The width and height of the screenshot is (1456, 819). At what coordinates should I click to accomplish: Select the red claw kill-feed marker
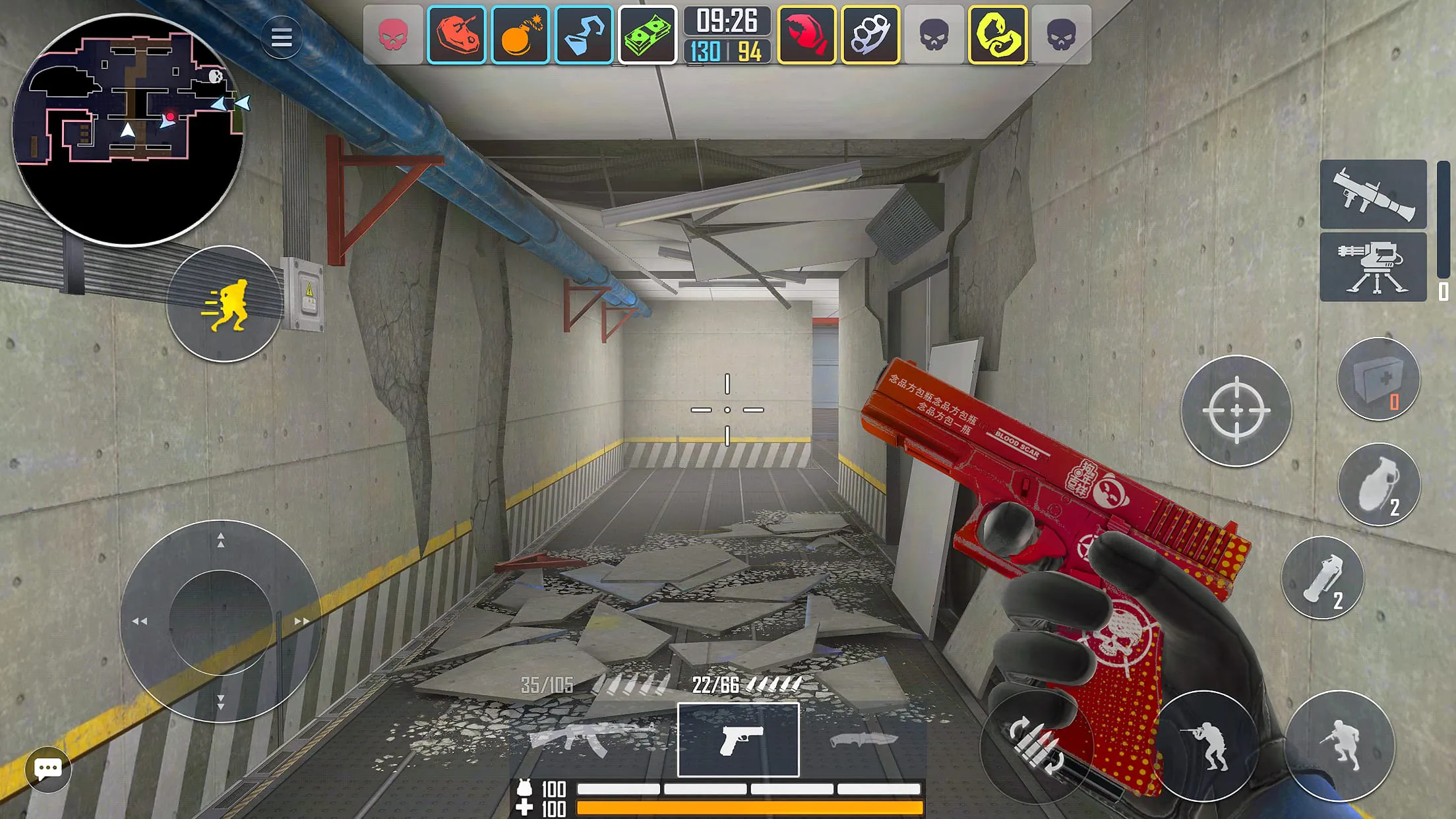coord(806,36)
